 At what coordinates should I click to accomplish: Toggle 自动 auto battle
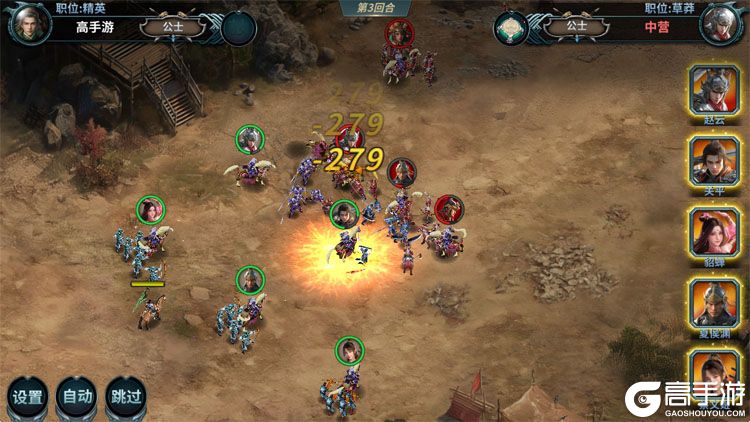[x=77, y=396]
